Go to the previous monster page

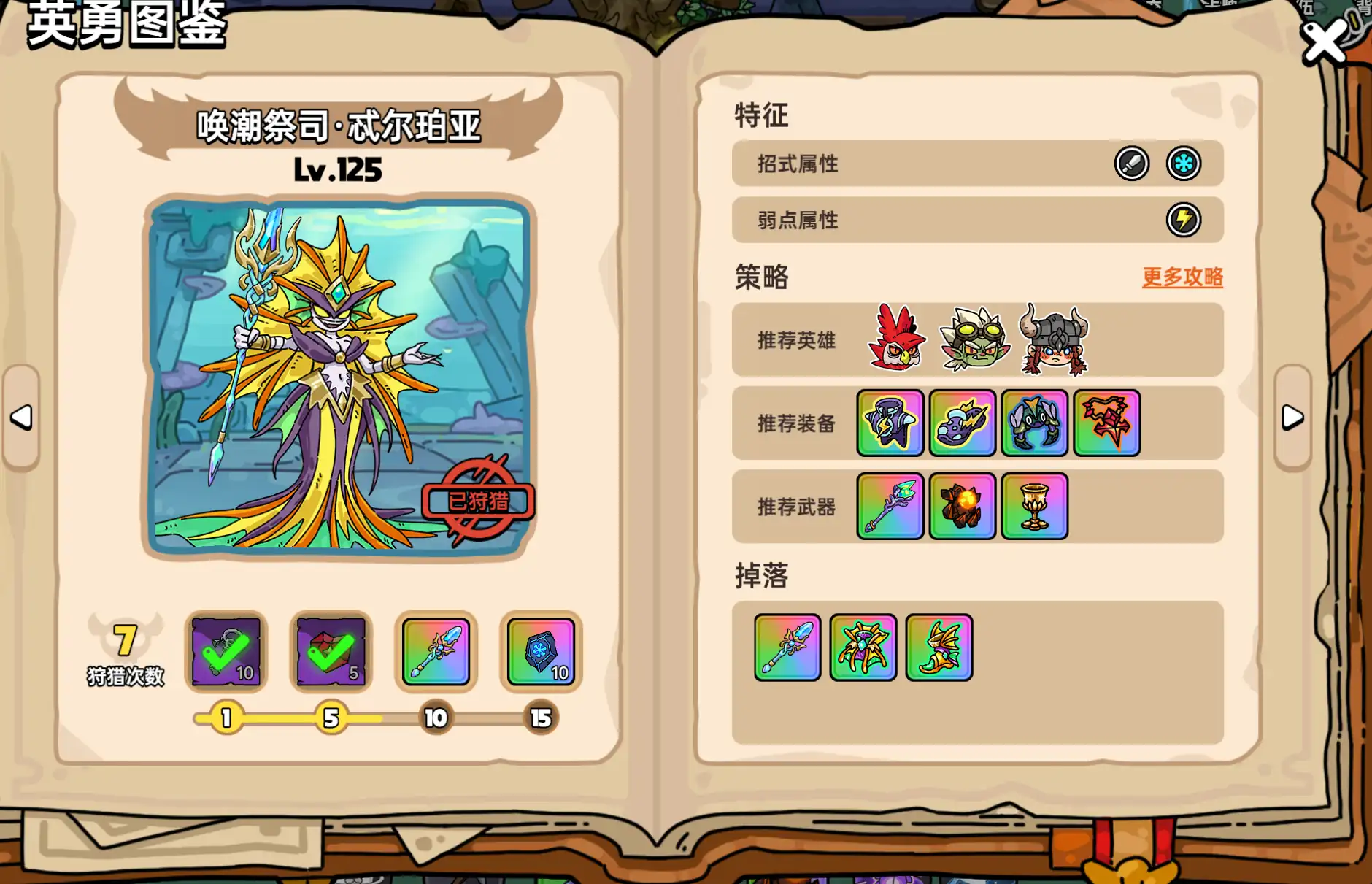pyautogui.click(x=21, y=418)
